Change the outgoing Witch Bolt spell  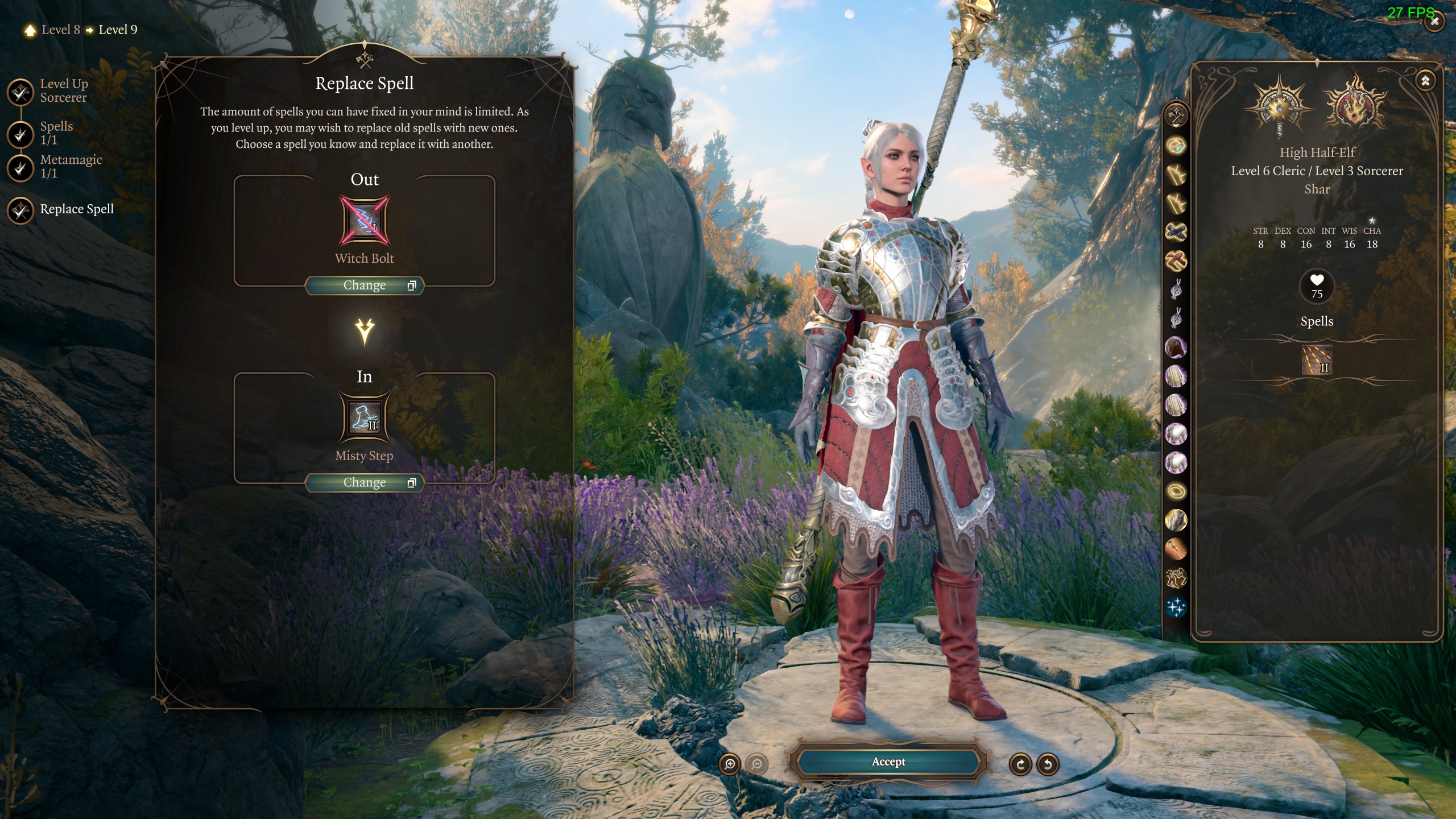coord(365,285)
